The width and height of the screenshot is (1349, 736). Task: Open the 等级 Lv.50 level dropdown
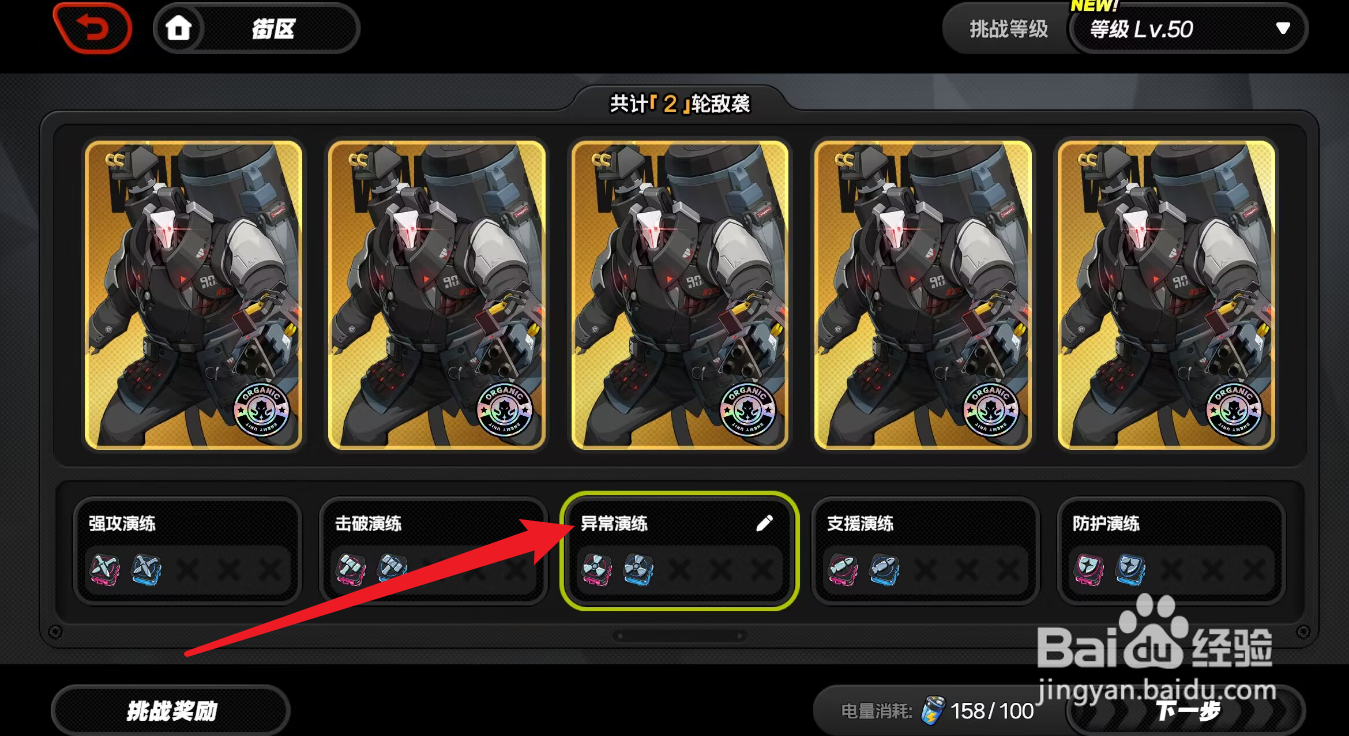pyautogui.click(x=1190, y=30)
